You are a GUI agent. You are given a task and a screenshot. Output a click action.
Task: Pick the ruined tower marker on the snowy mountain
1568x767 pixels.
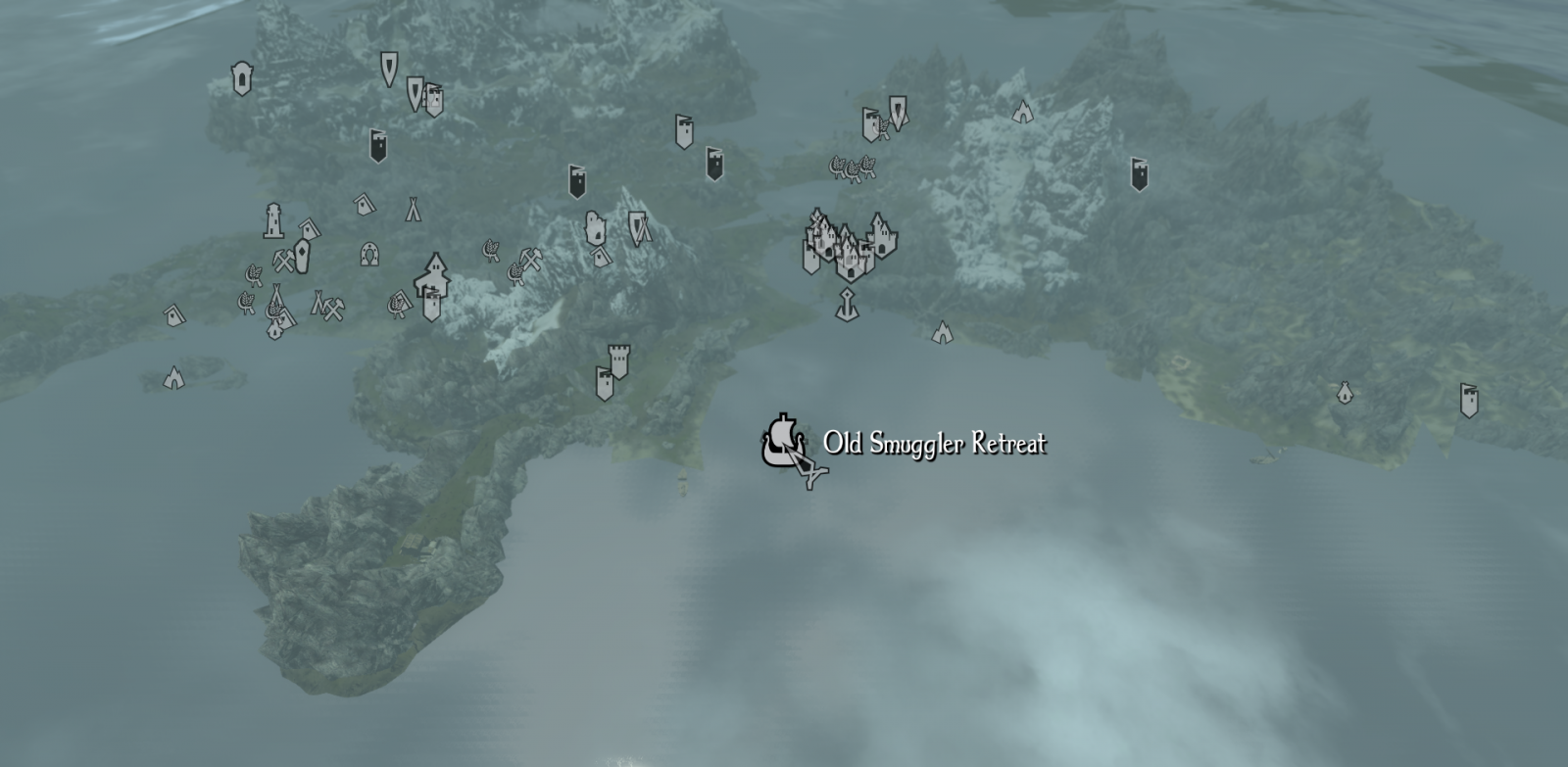(x=593, y=228)
